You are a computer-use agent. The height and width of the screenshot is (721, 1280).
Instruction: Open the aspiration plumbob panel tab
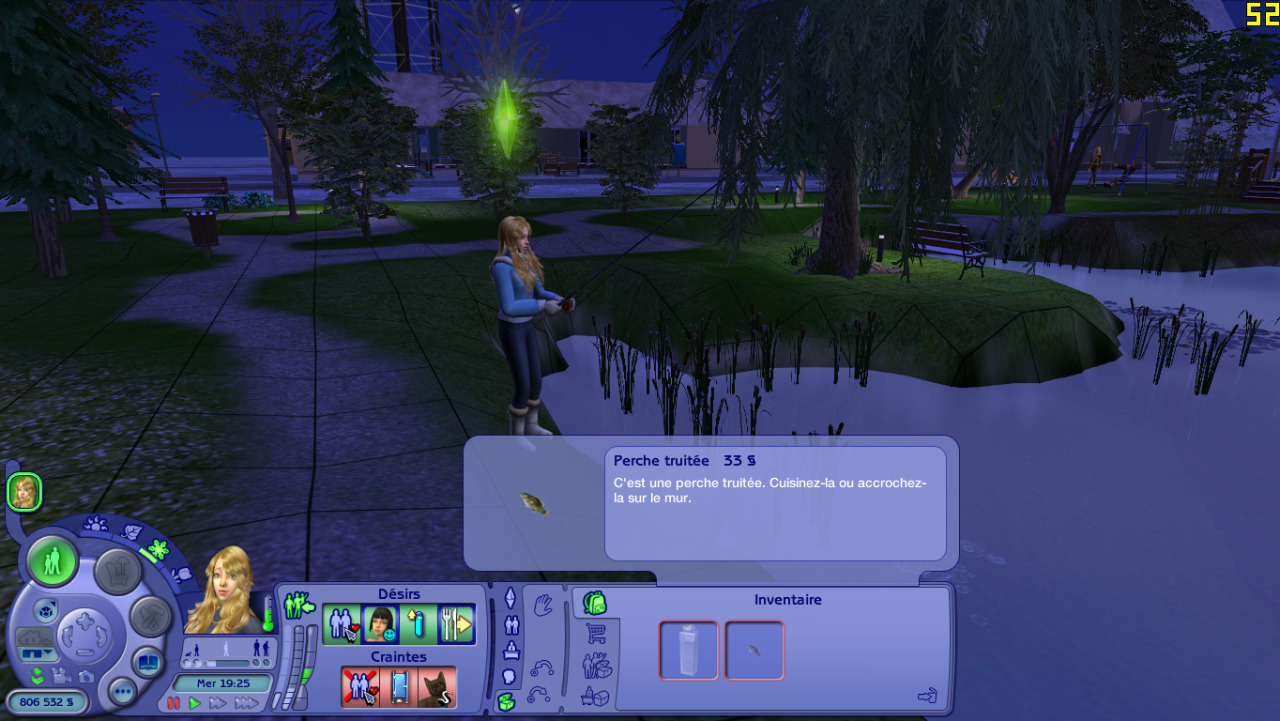pyautogui.click(x=510, y=598)
